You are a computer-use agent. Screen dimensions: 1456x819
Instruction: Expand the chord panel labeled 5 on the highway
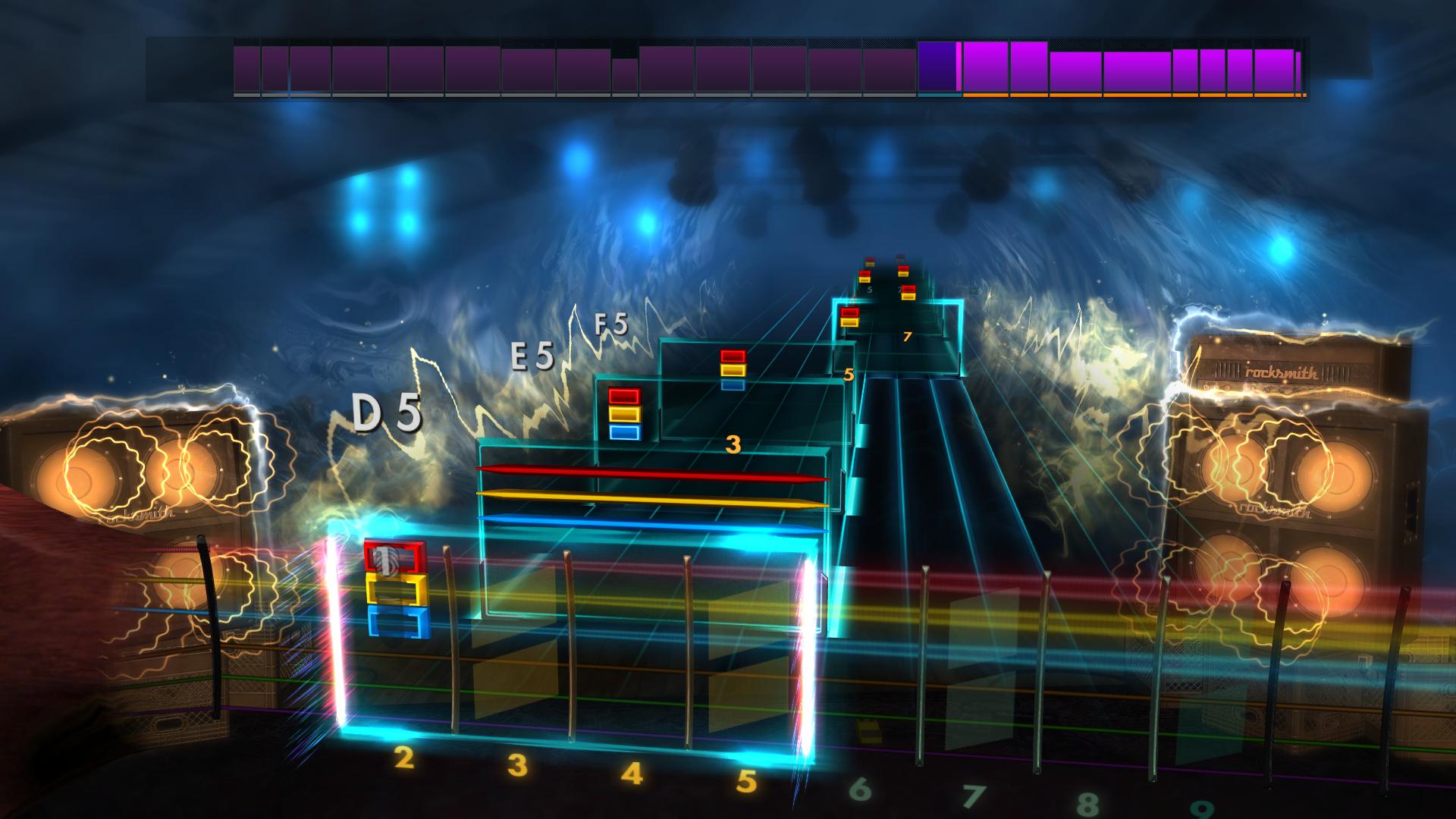(847, 372)
